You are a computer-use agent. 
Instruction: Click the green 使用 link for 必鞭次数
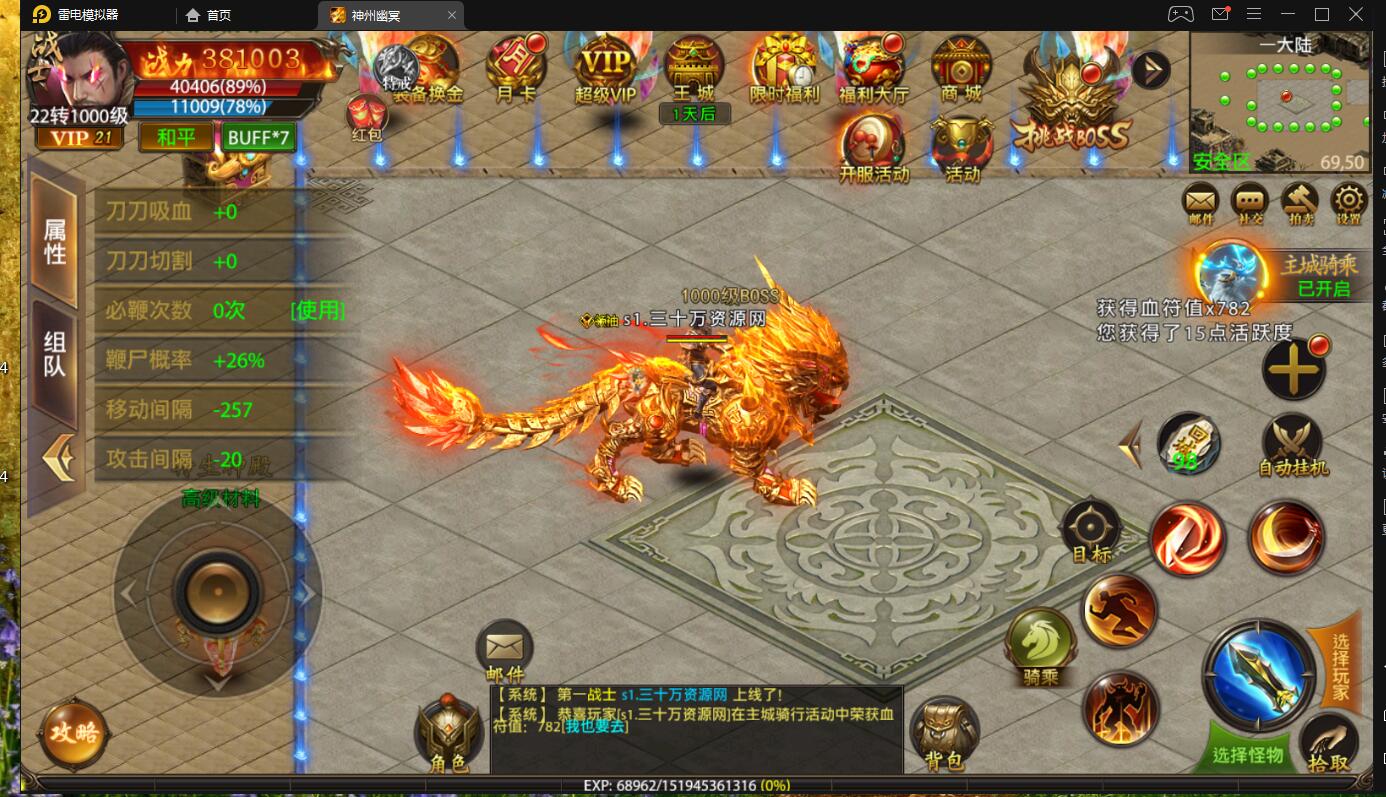point(318,310)
